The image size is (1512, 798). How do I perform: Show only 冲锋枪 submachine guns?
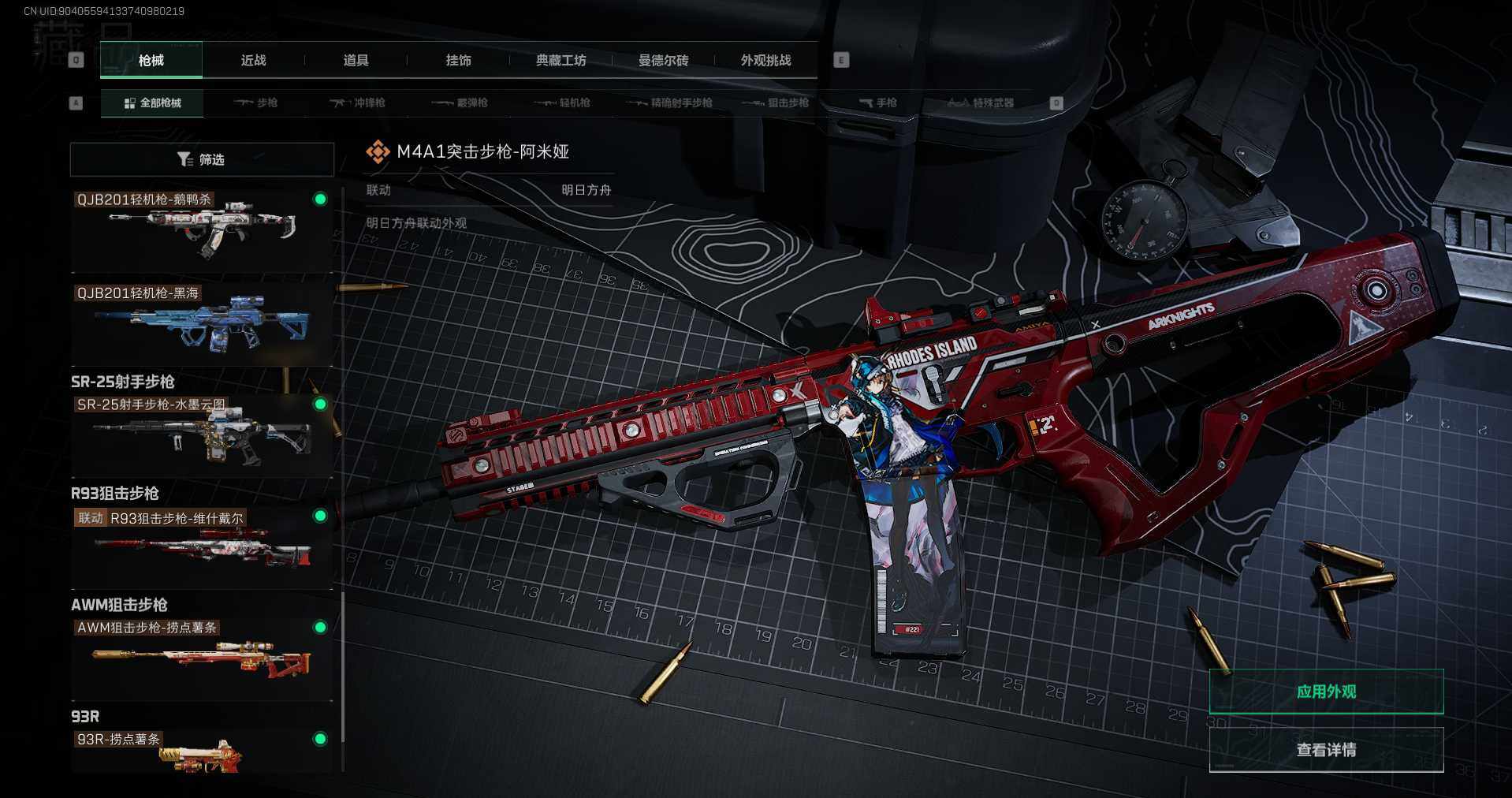pos(358,103)
